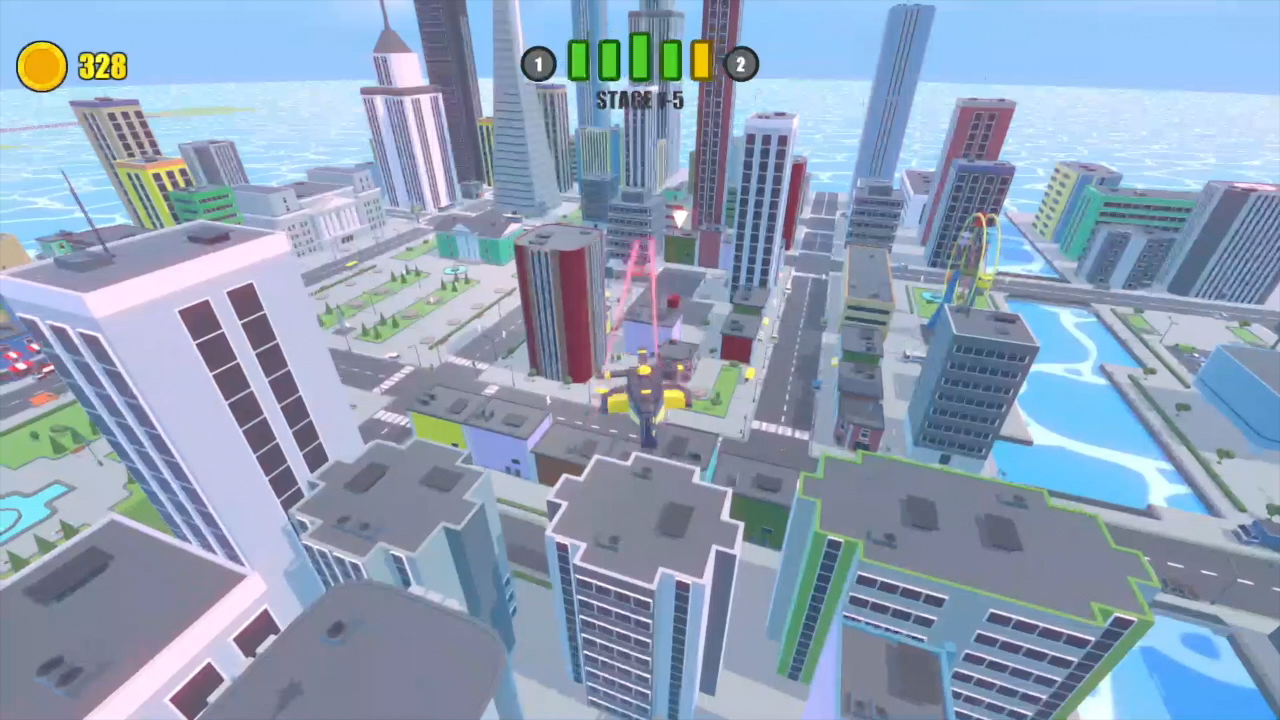Image resolution: width=1280 pixels, height=720 pixels.
Task: Click the first green progress segment
Action: click(578, 62)
